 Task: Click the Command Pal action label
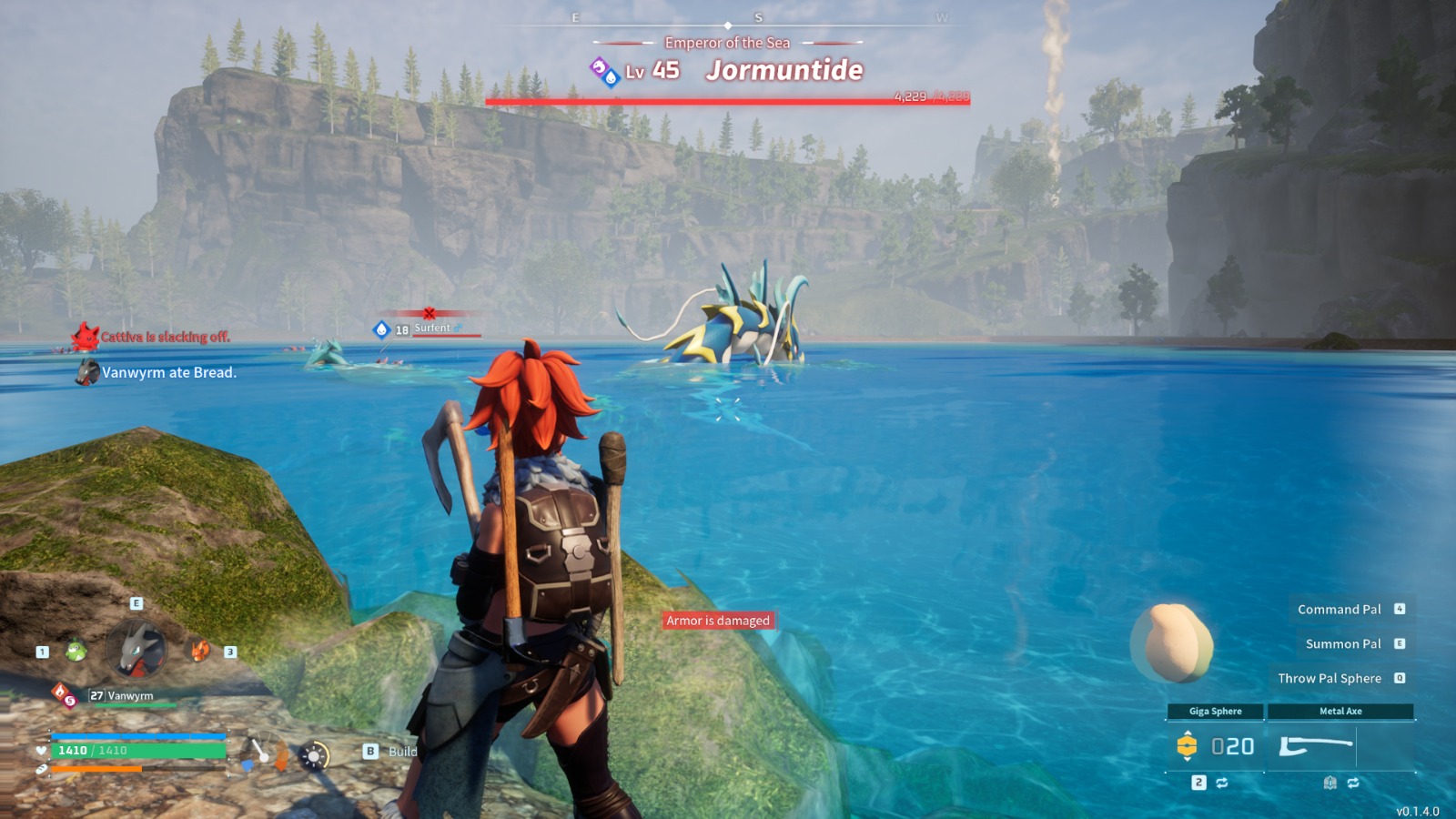tap(1339, 609)
